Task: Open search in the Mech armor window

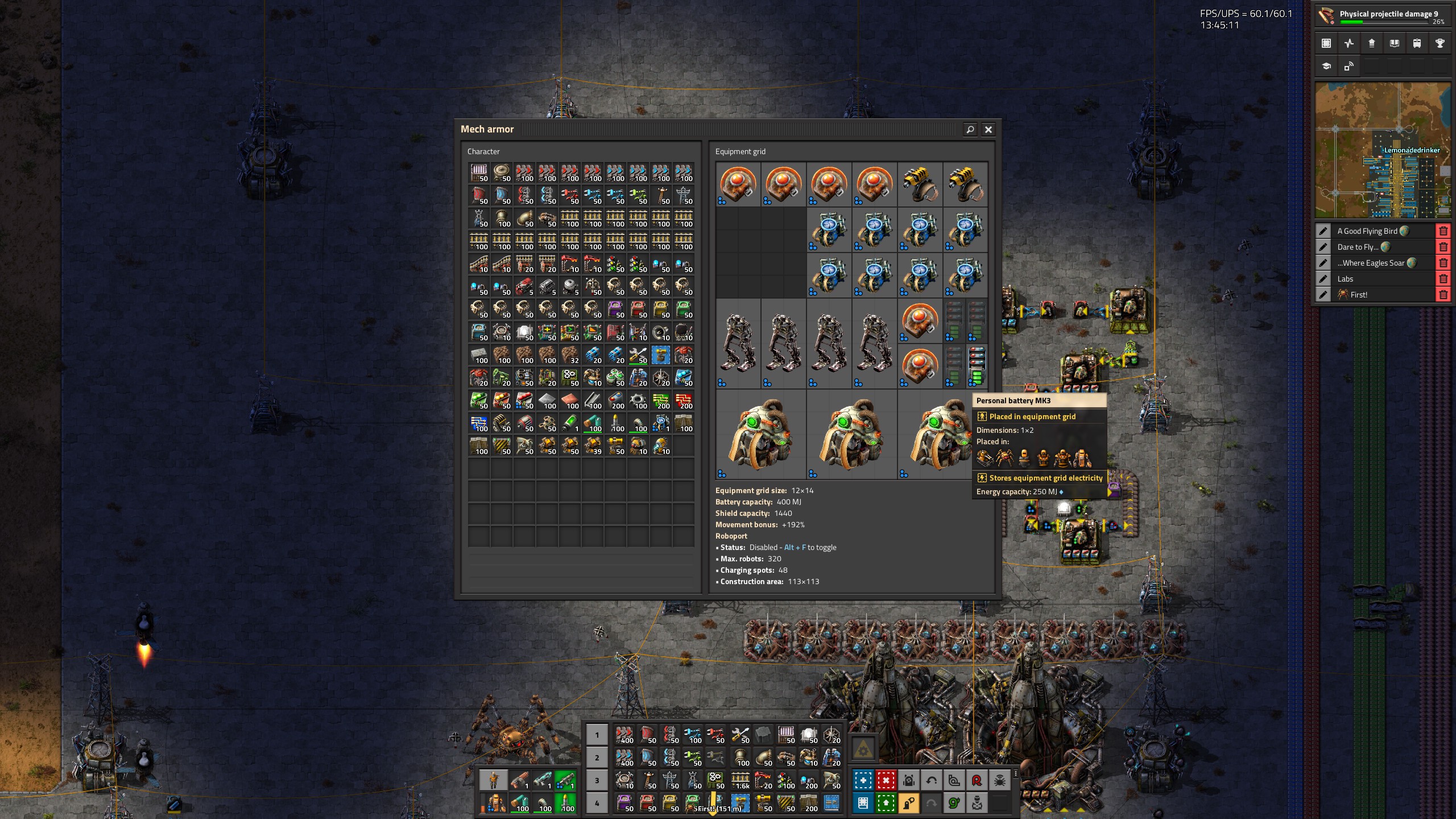Action: [970, 130]
